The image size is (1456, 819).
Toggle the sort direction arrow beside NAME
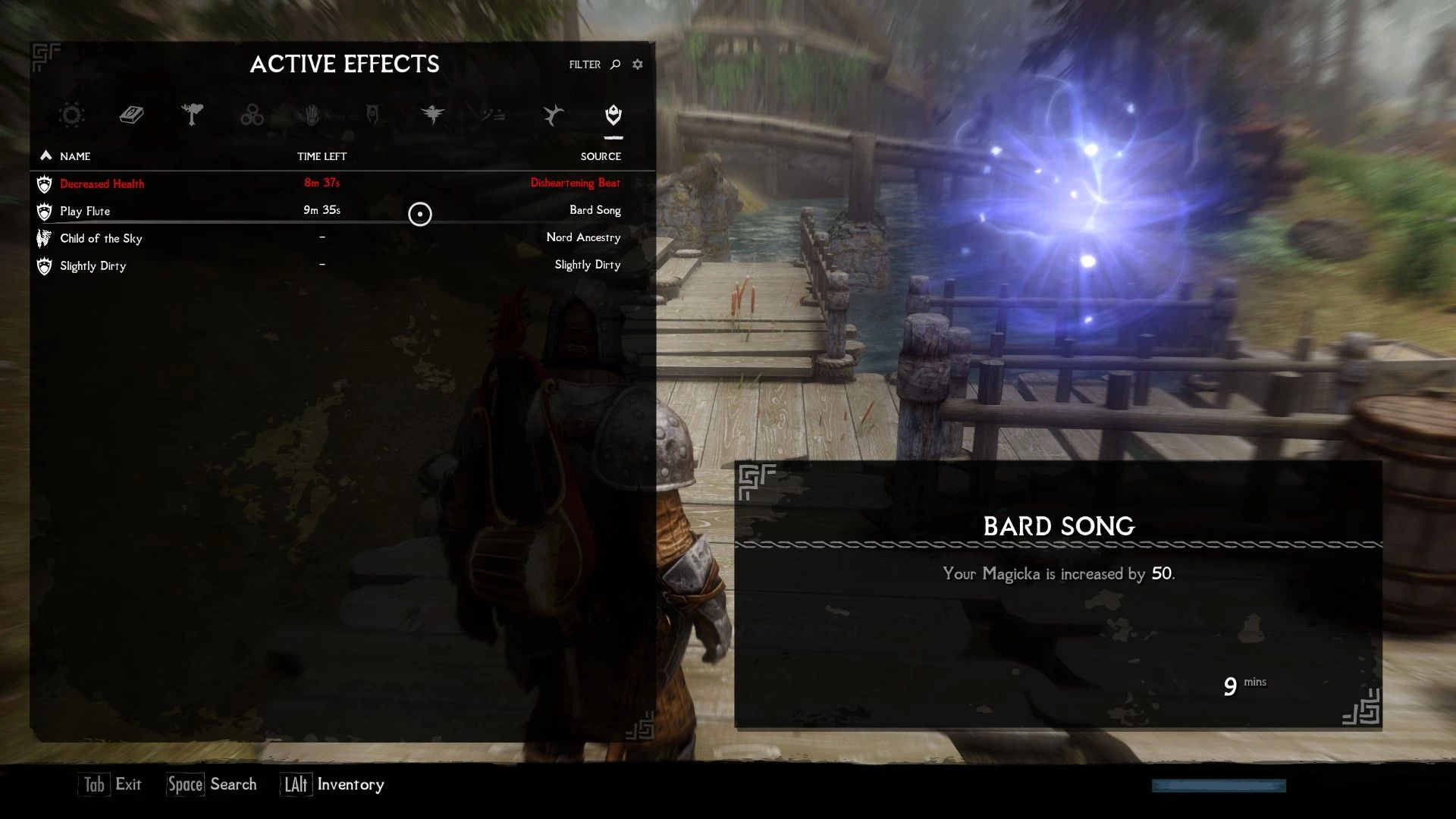(45, 155)
